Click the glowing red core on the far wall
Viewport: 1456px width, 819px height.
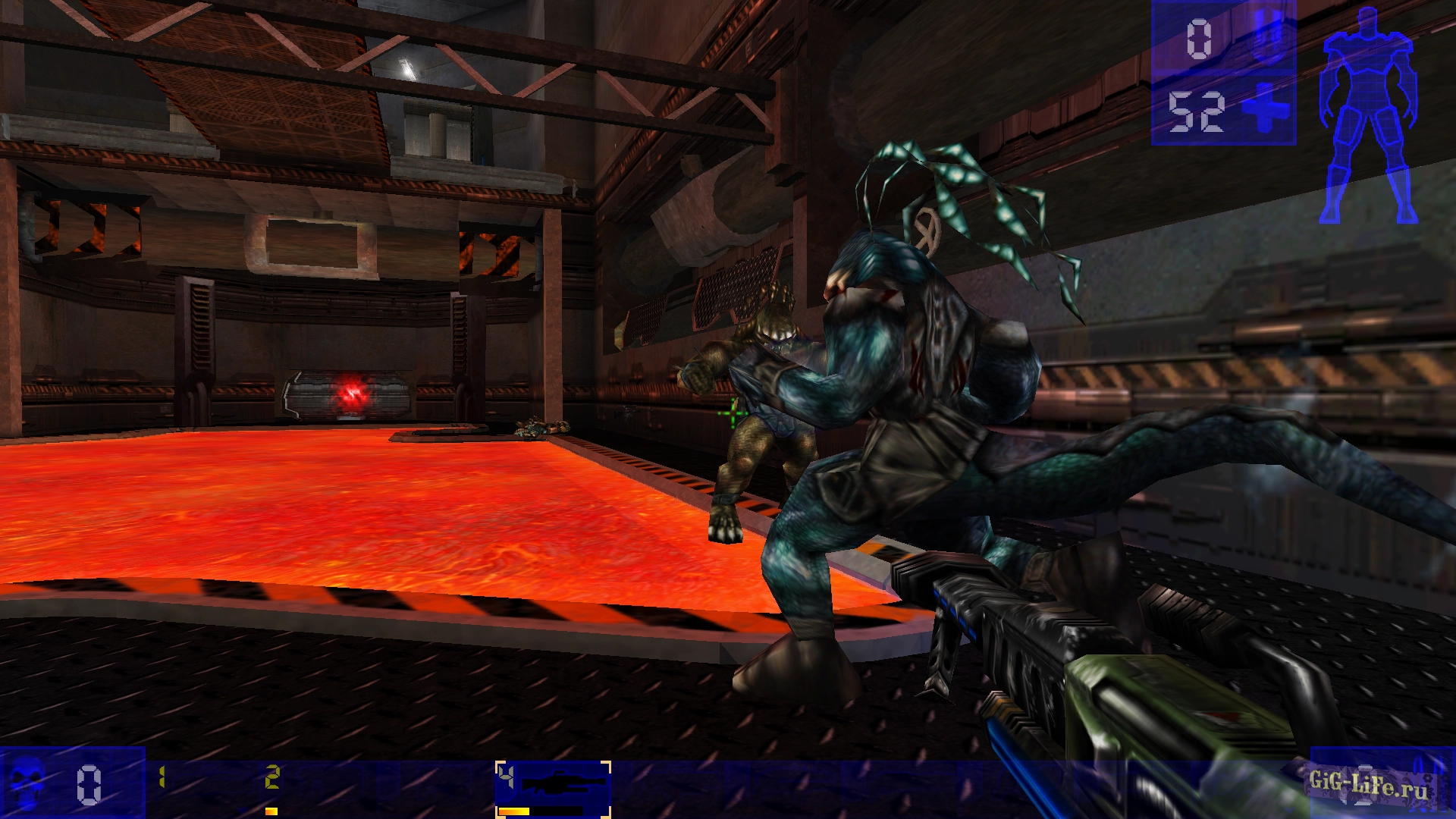[x=353, y=391]
